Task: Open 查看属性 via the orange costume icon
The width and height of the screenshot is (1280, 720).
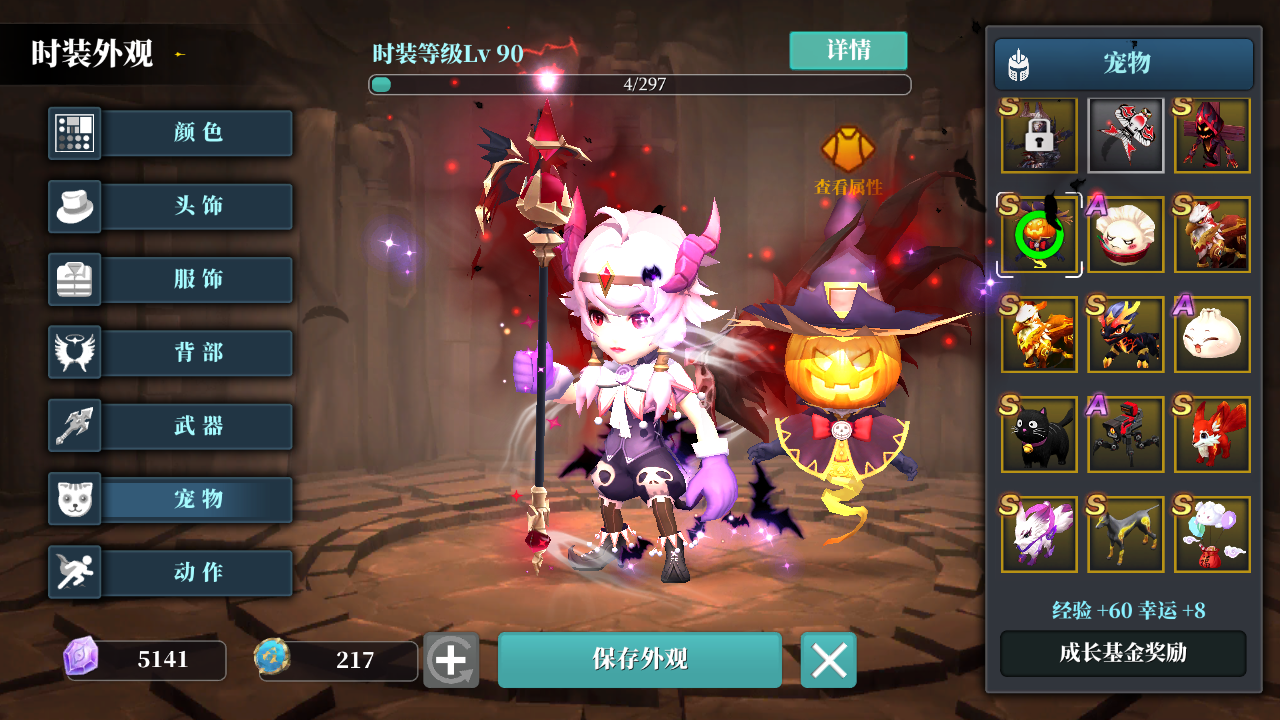Action: pyautogui.click(x=848, y=148)
